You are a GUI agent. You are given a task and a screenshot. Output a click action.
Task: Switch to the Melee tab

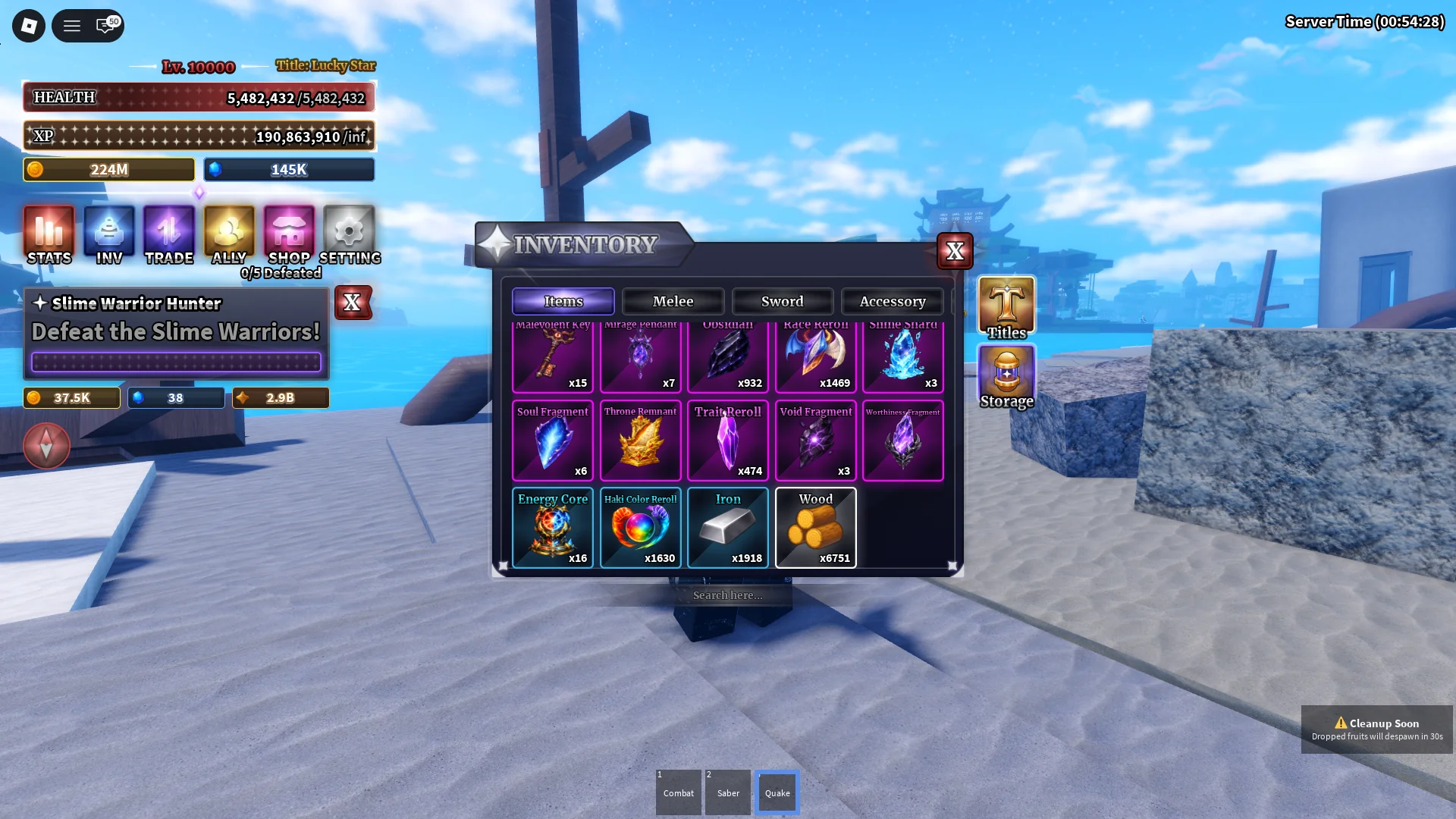coord(673,301)
